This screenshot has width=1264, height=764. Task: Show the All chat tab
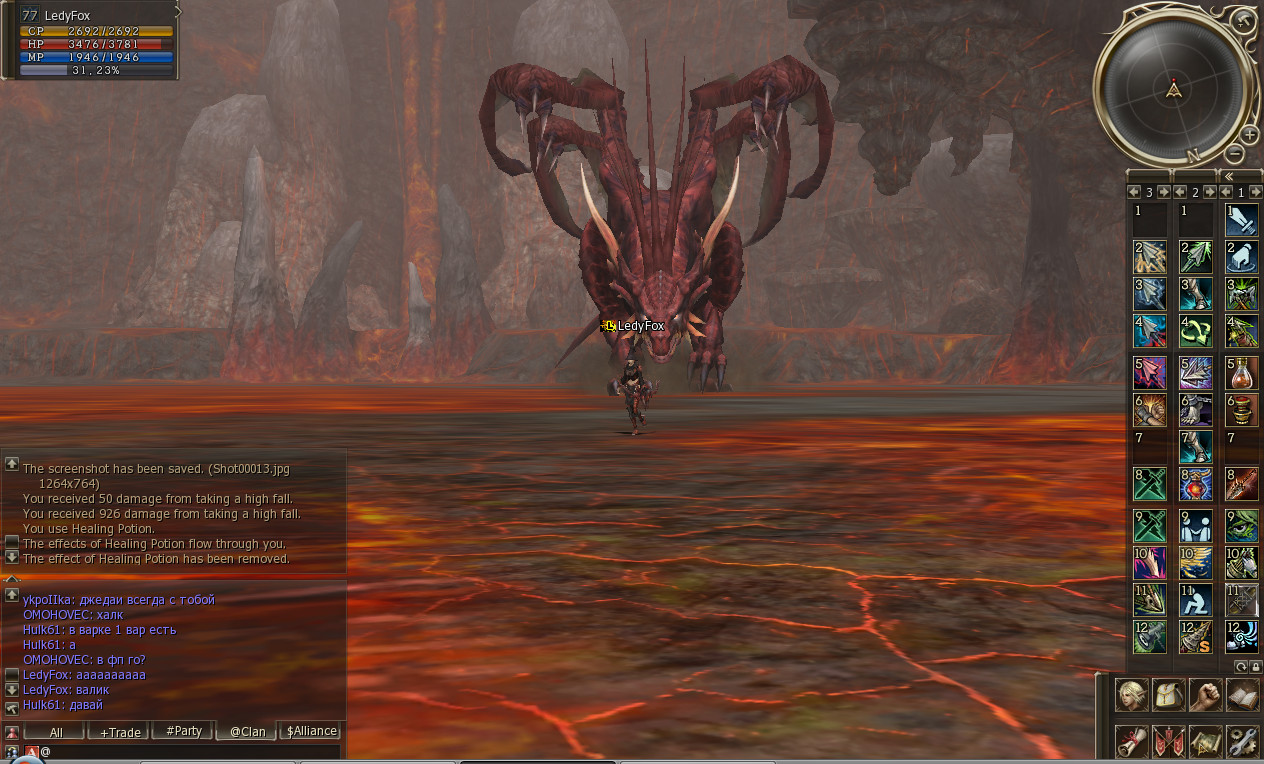(x=56, y=732)
